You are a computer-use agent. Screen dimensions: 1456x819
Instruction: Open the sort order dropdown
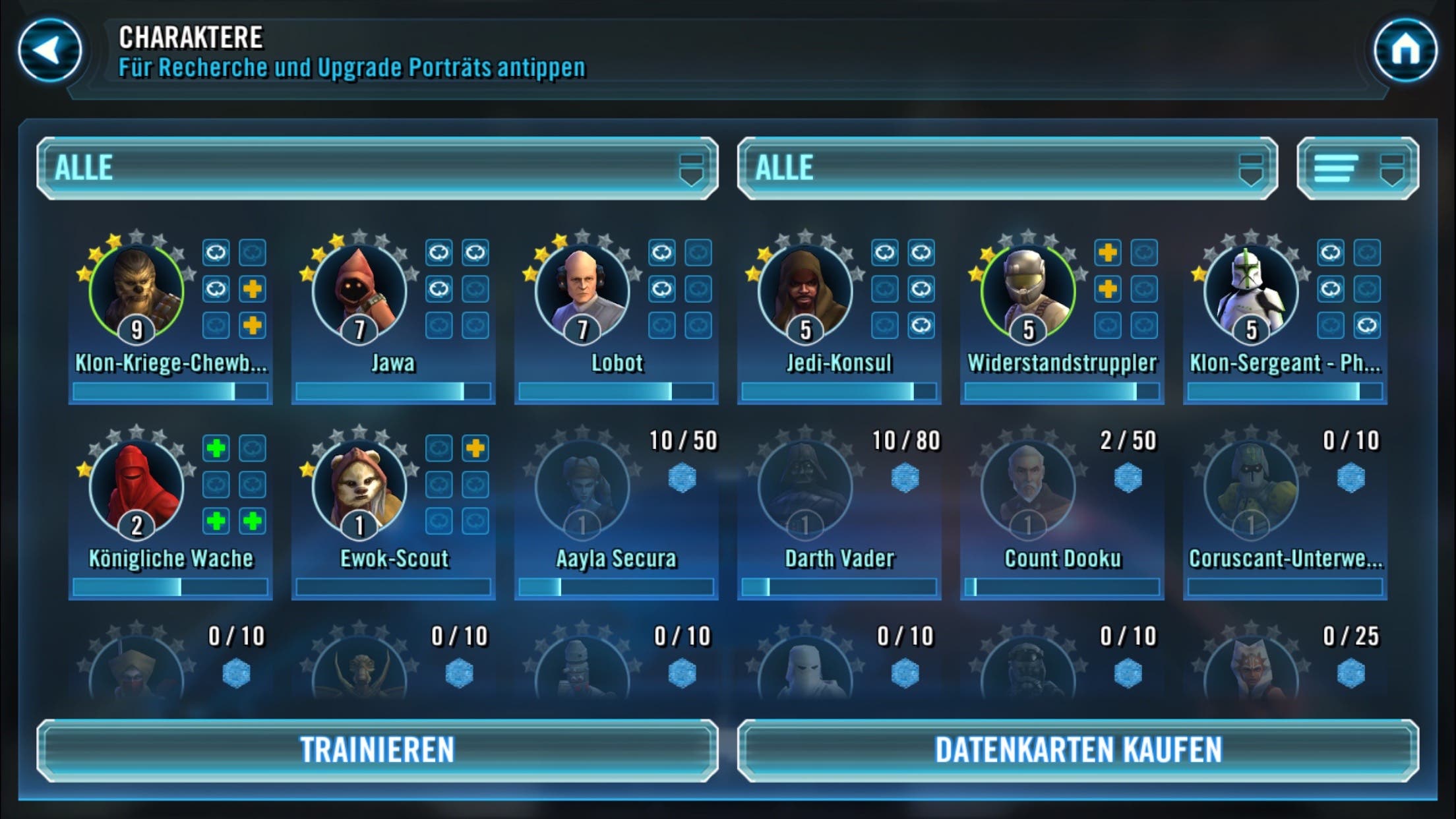pyautogui.click(x=1357, y=168)
